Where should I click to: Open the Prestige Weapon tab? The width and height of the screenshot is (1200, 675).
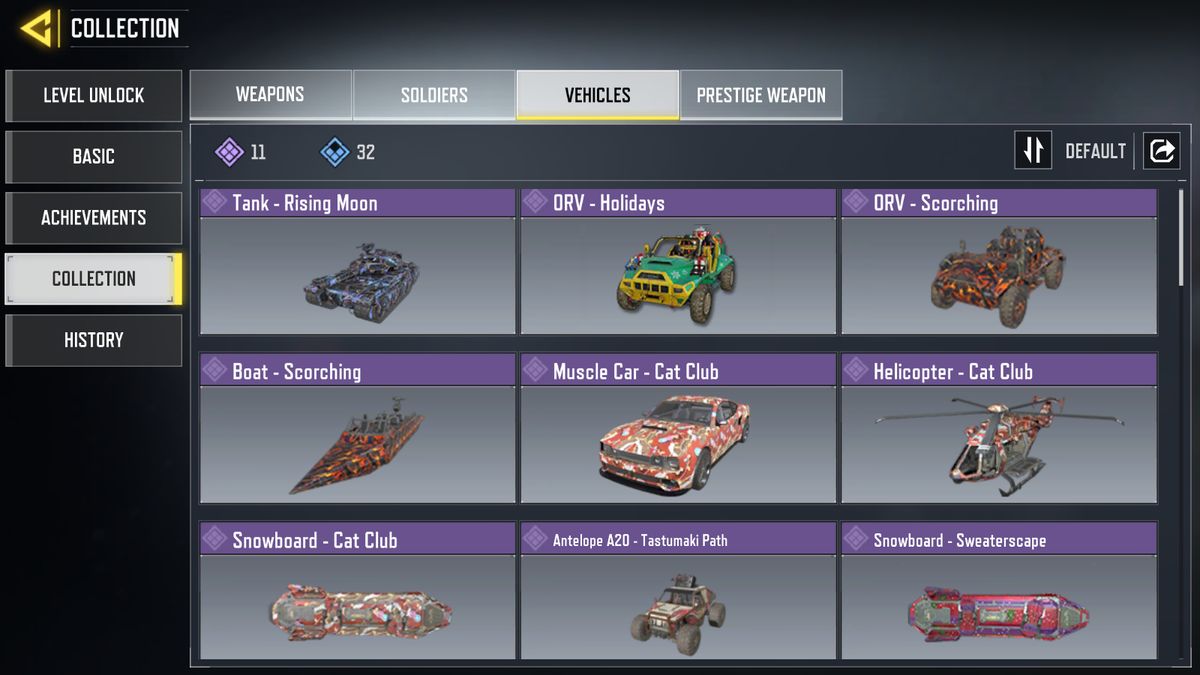tap(761, 95)
